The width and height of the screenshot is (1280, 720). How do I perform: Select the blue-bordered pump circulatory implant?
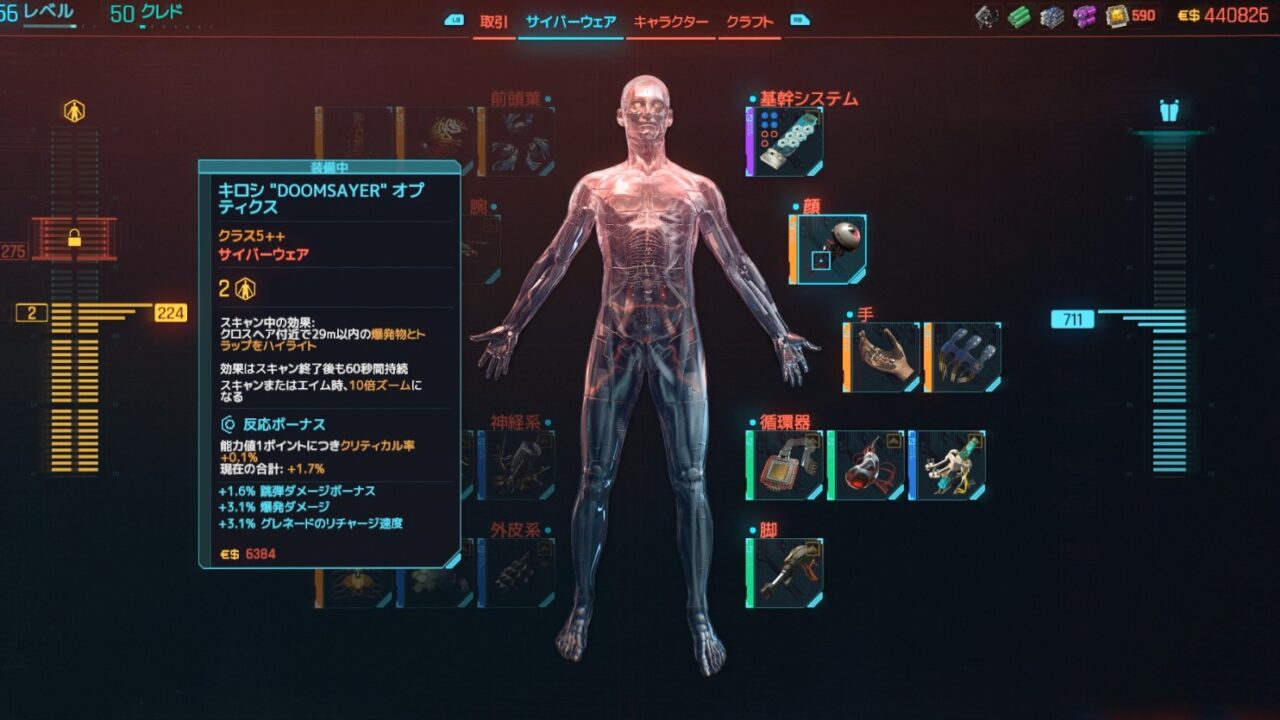pyautogui.click(x=947, y=465)
